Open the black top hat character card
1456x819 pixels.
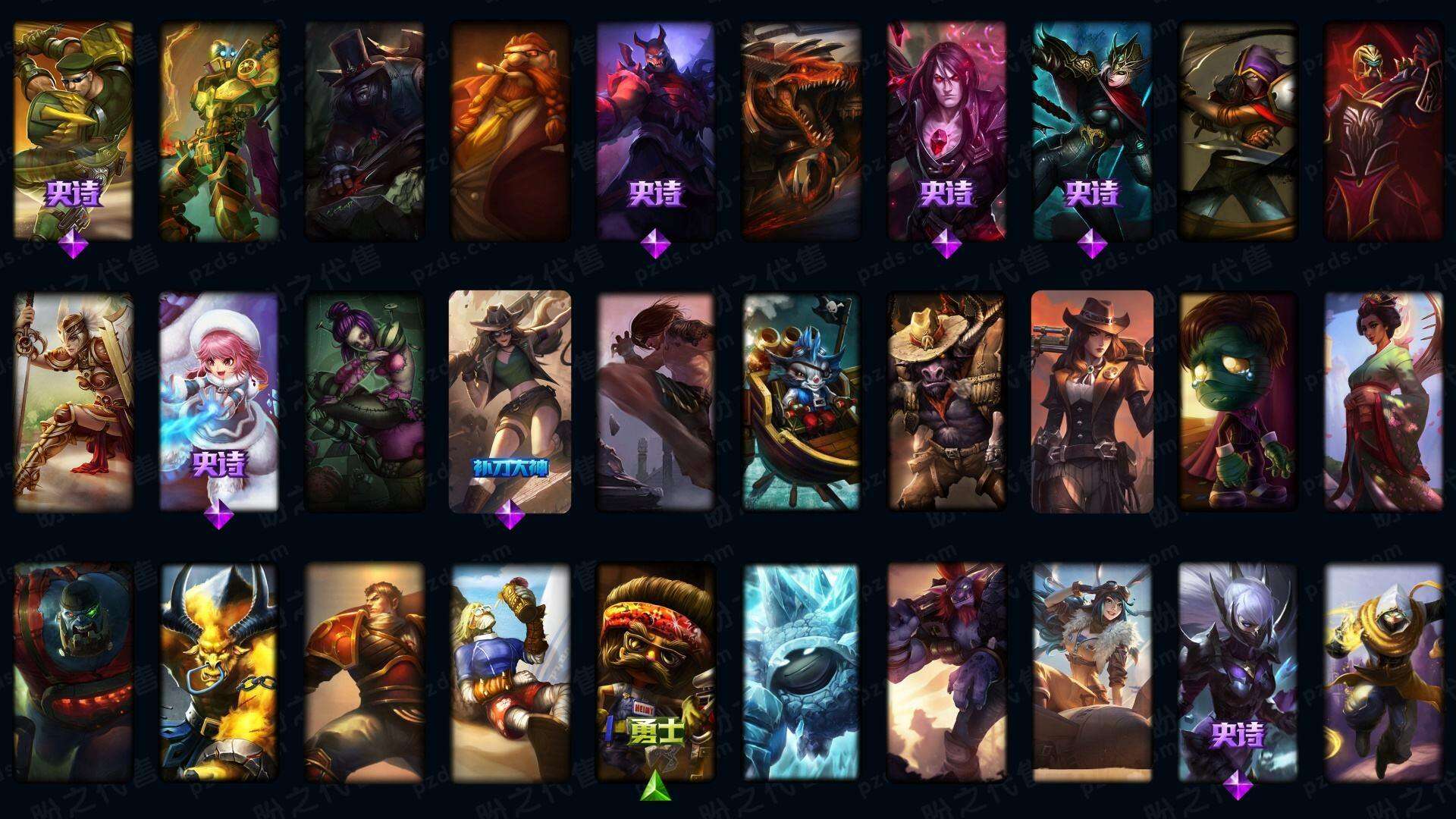tap(364, 129)
